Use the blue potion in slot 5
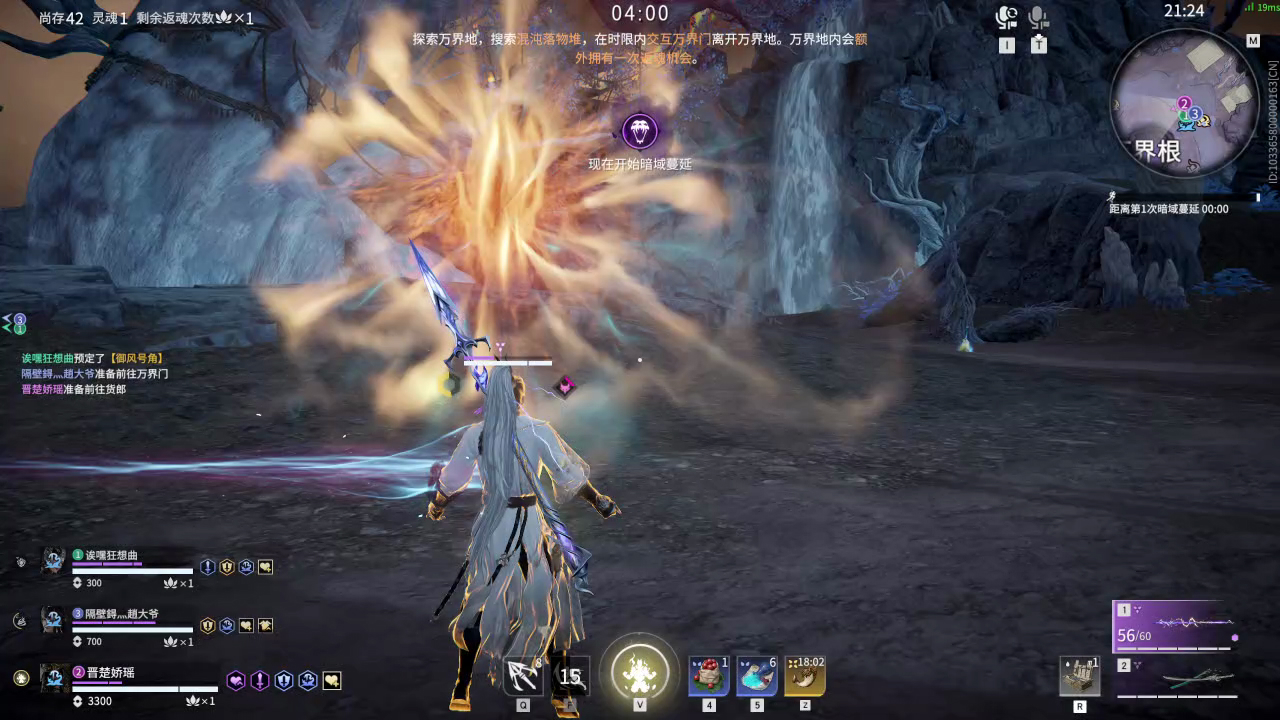This screenshot has width=1280, height=720. coord(757,675)
